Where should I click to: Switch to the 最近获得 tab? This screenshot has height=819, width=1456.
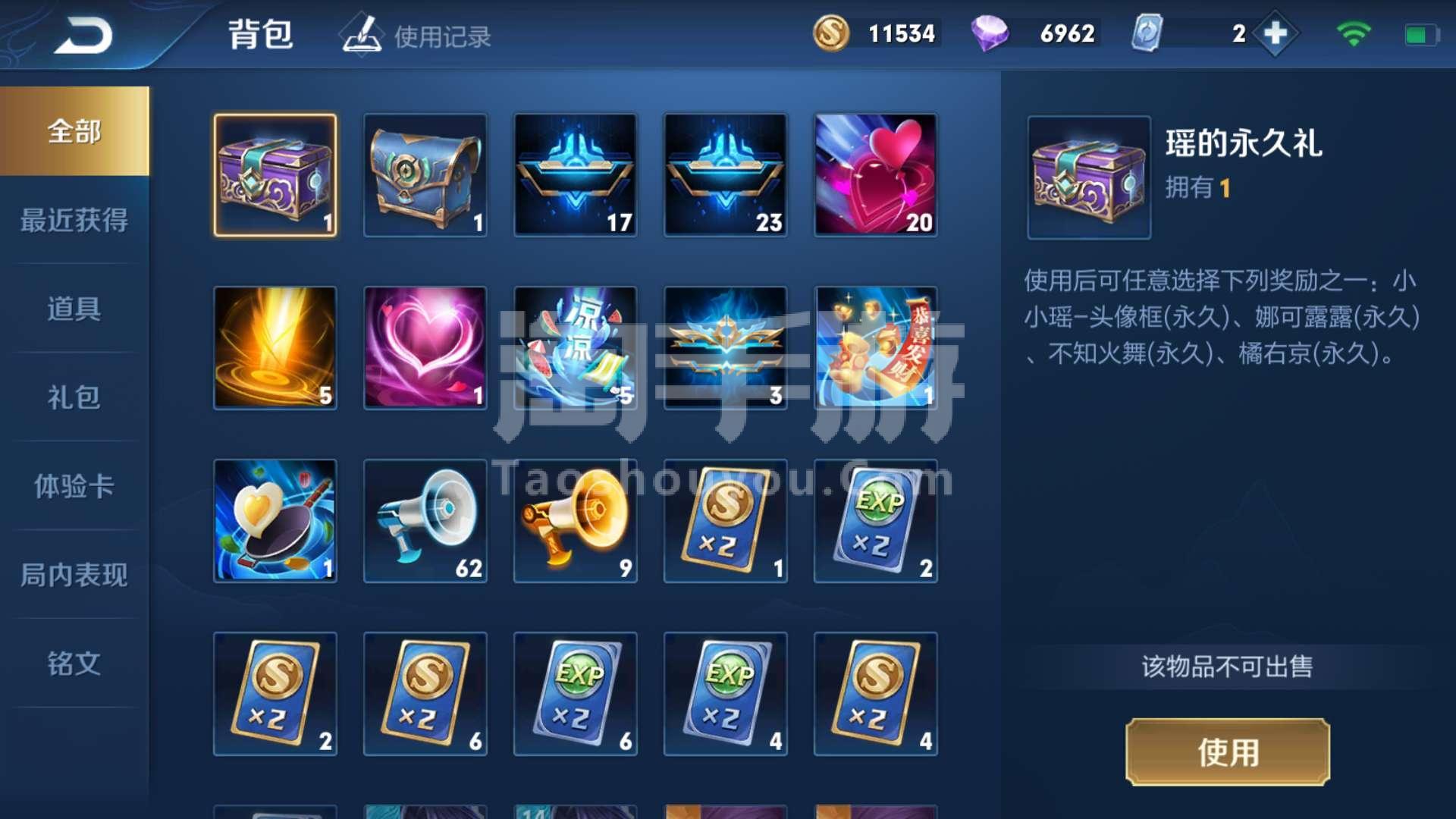click(x=74, y=220)
